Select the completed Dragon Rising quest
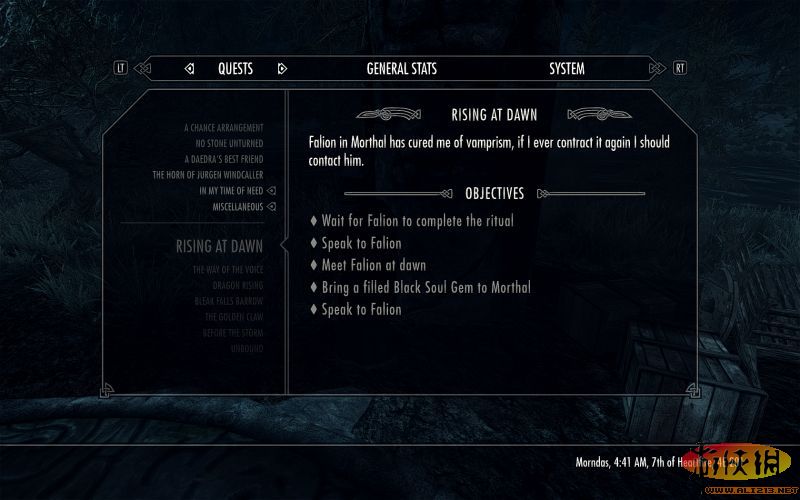 point(237,286)
